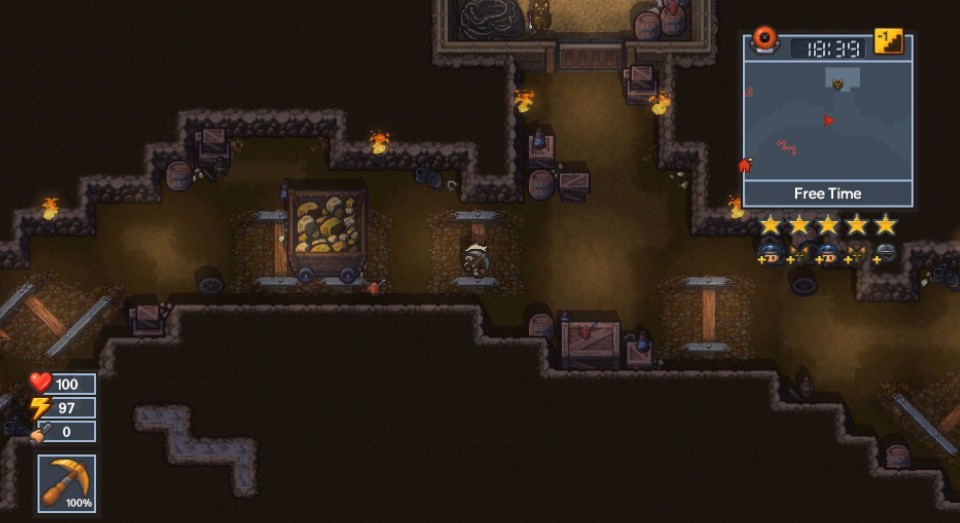Screen dimensions: 960x523
Task: Click the Free Time routine label
Action: [x=828, y=194]
